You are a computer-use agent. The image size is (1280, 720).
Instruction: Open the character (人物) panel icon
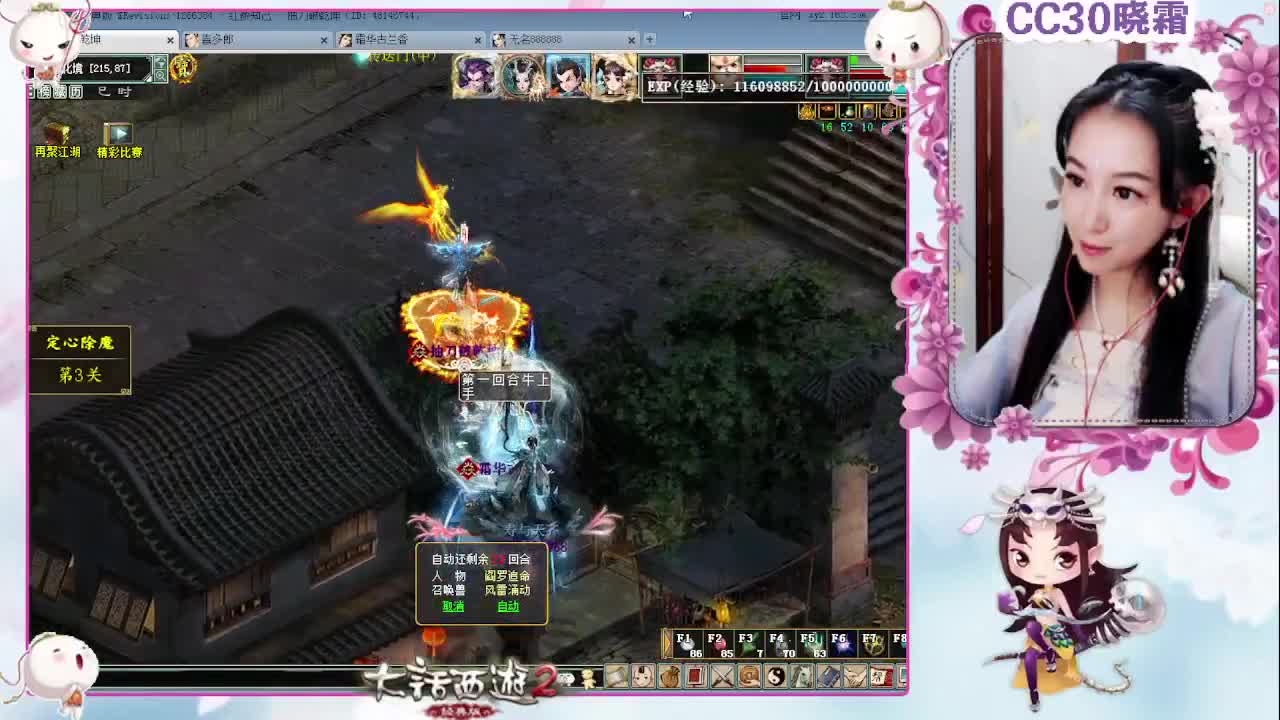pyautogui.click(x=641, y=677)
